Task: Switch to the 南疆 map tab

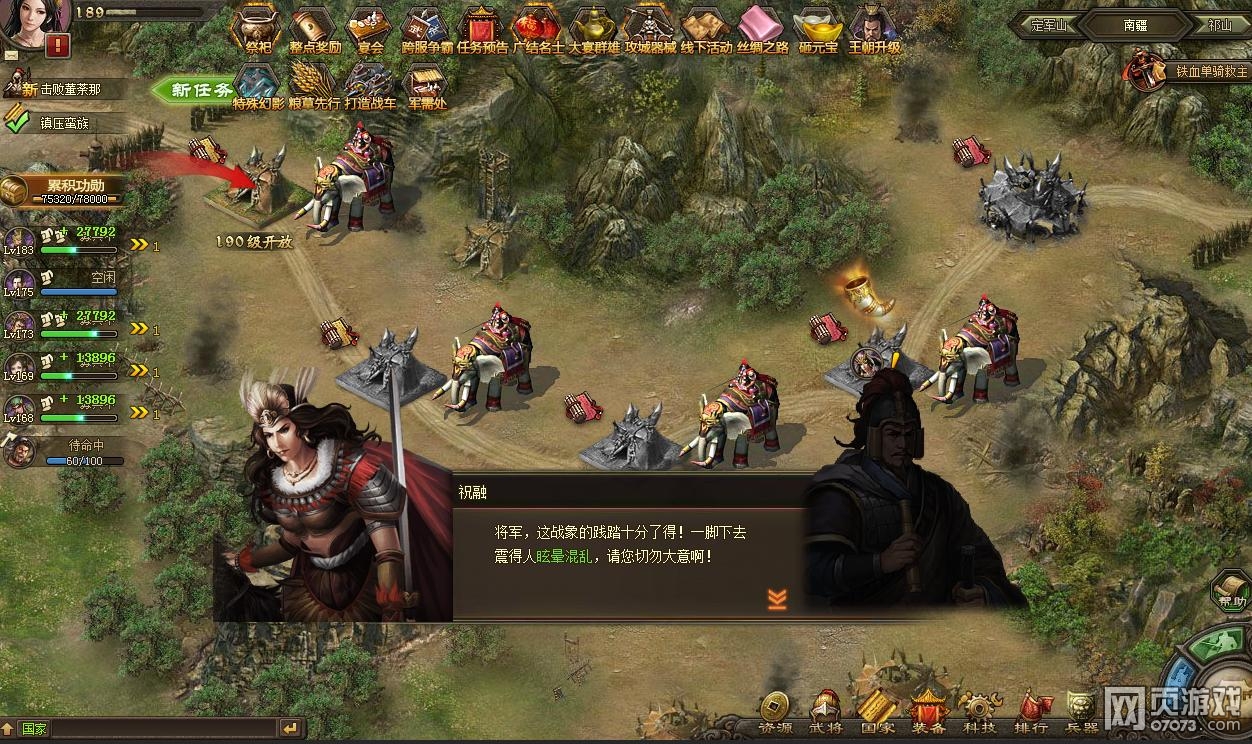Action: [1133, 24]
